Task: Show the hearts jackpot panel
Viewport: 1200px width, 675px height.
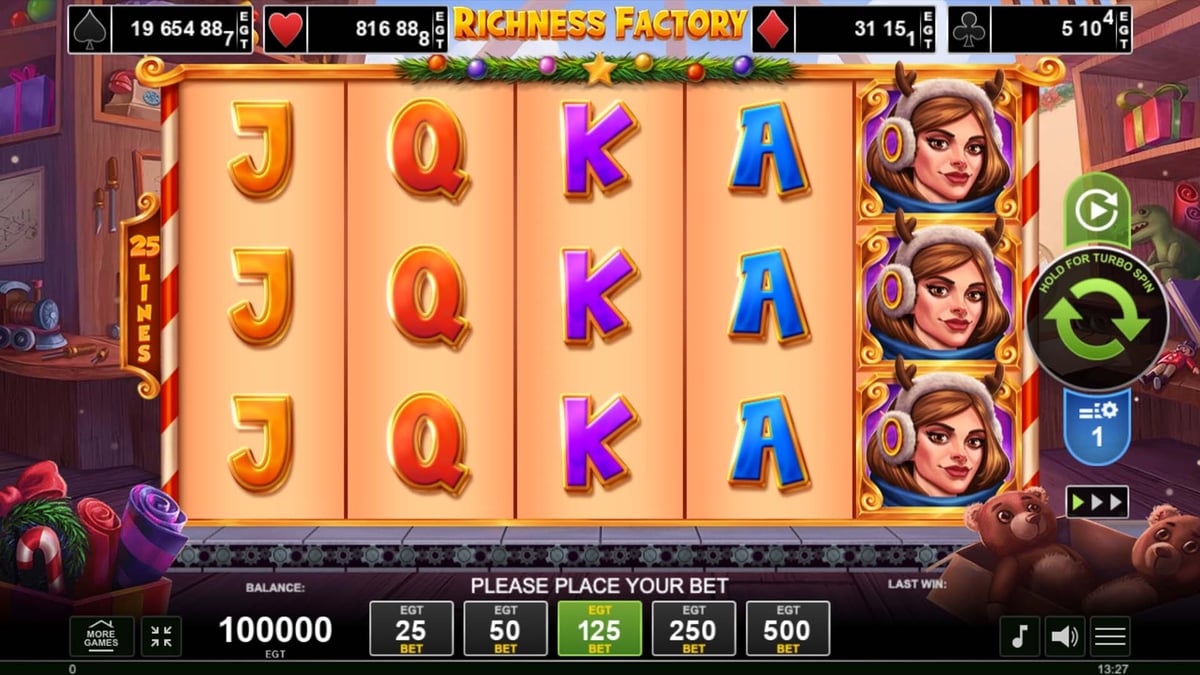Action: pyautogui.click(x=355, y=30)
